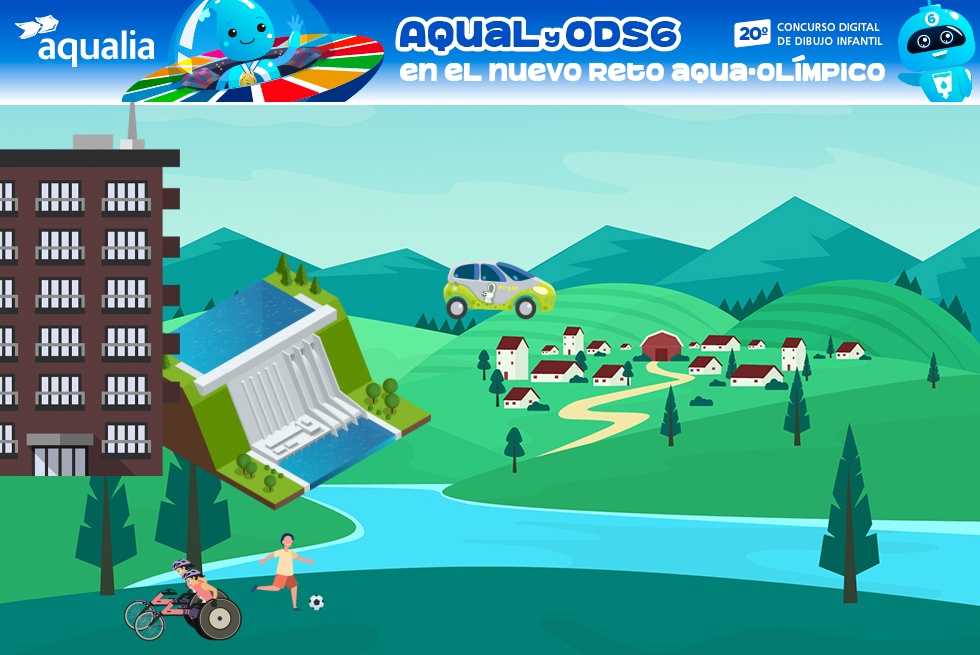Select the ODS6 robot mascot icon

(x=935, y=50)
